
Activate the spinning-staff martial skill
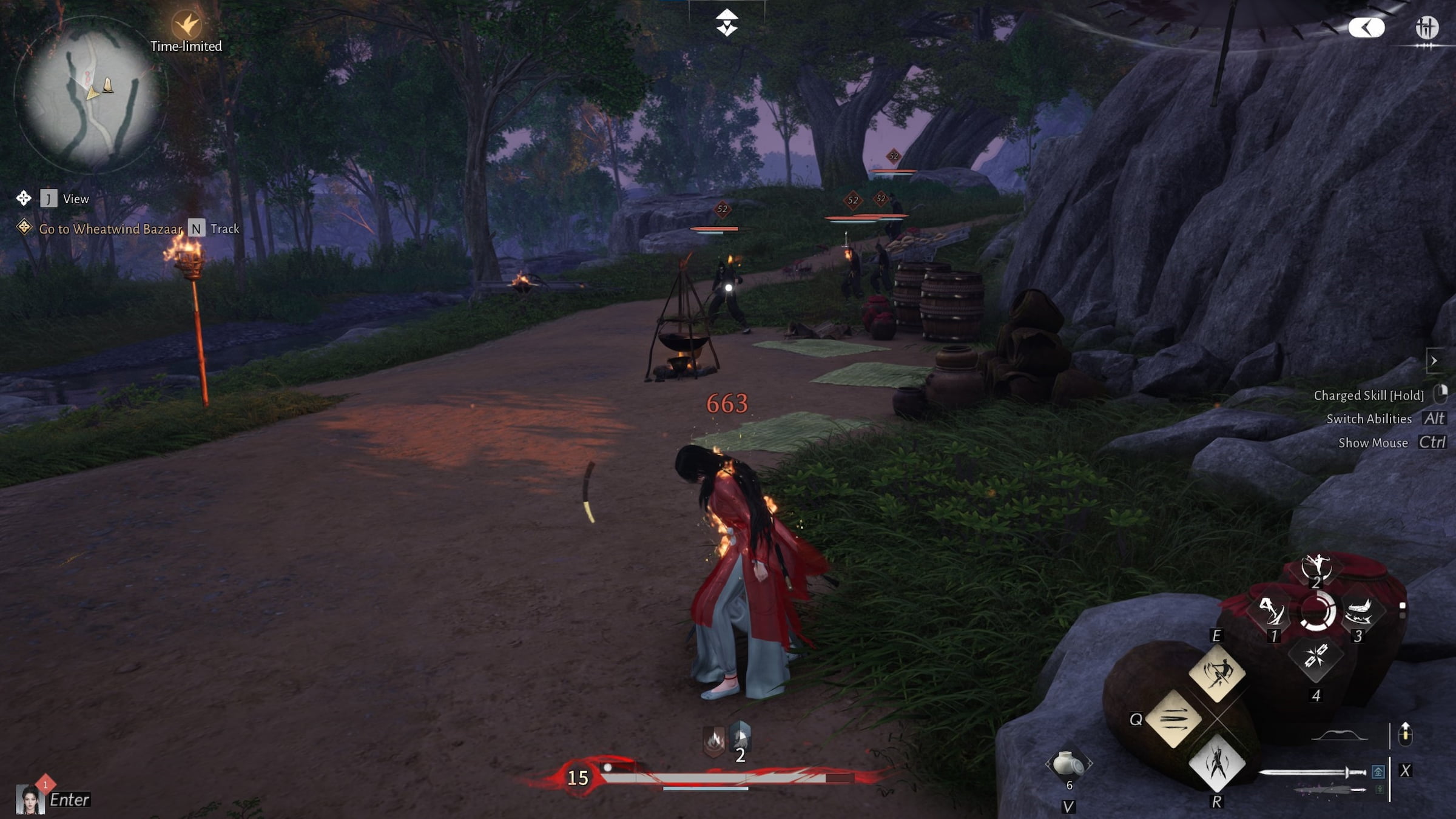tap(1216, 673)
